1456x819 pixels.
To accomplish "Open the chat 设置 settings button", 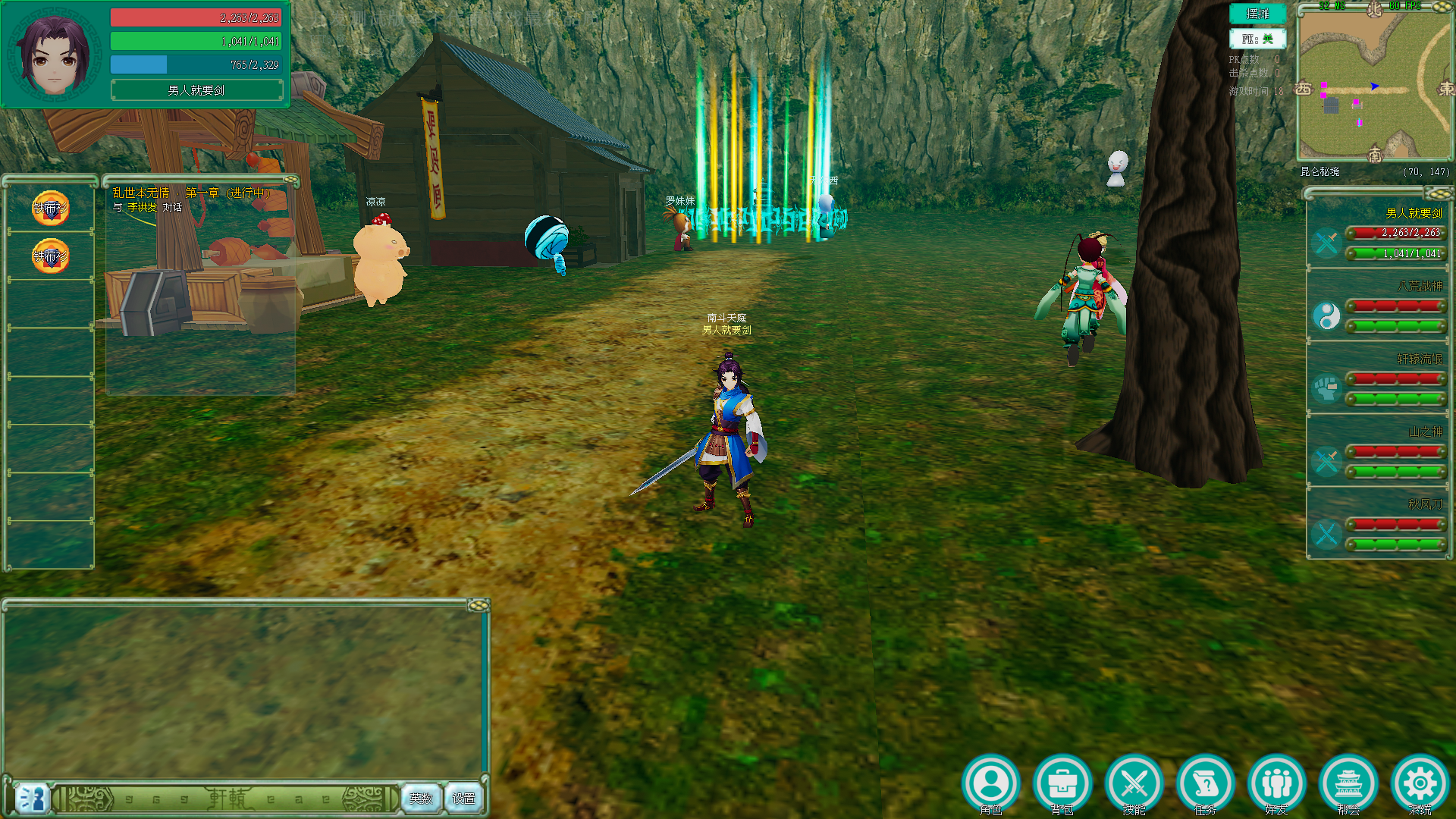I will (x=463, y=798).
